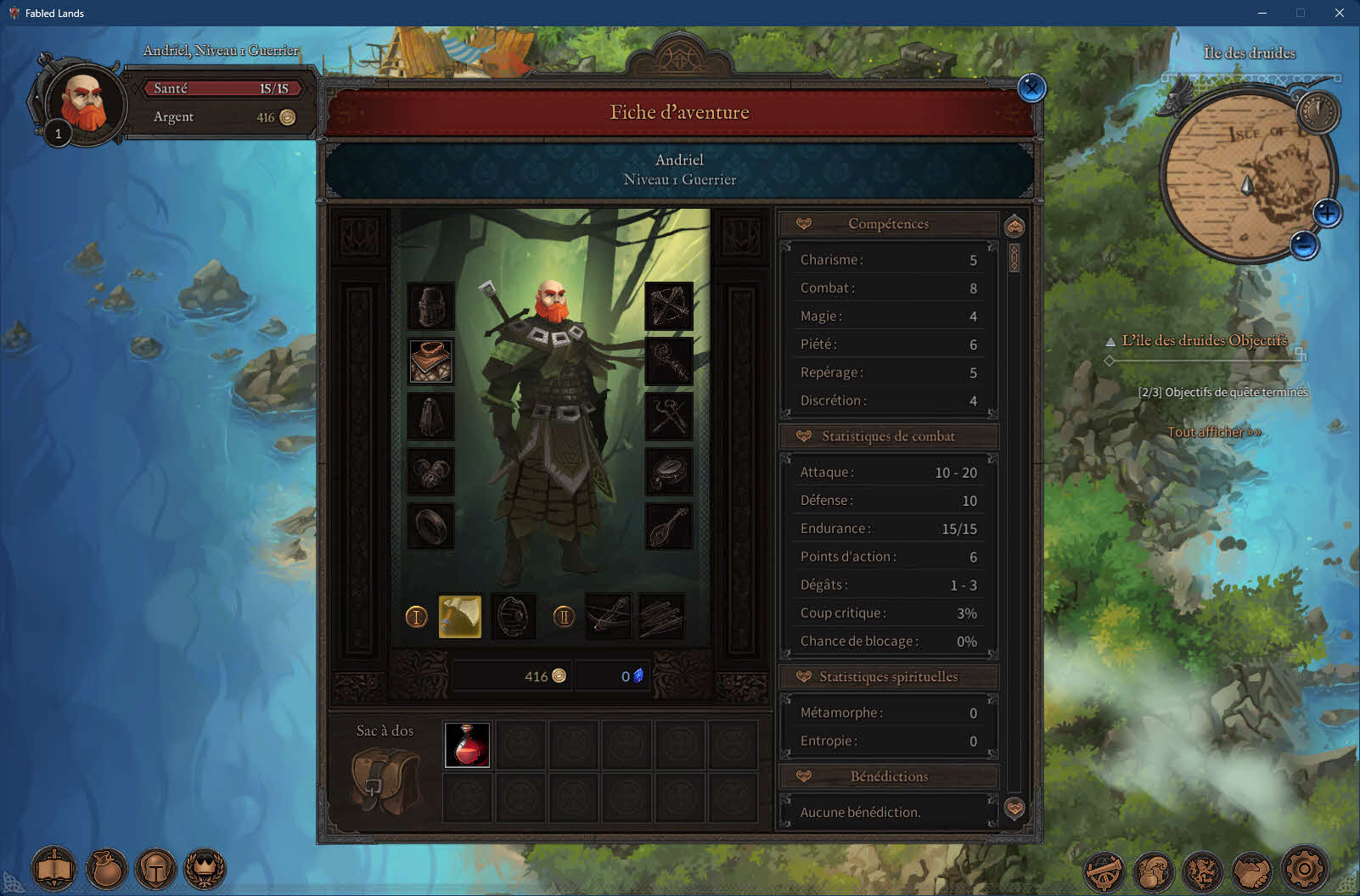
Task: Select the red potion in the backpack
Action: [x=468, y=745]
